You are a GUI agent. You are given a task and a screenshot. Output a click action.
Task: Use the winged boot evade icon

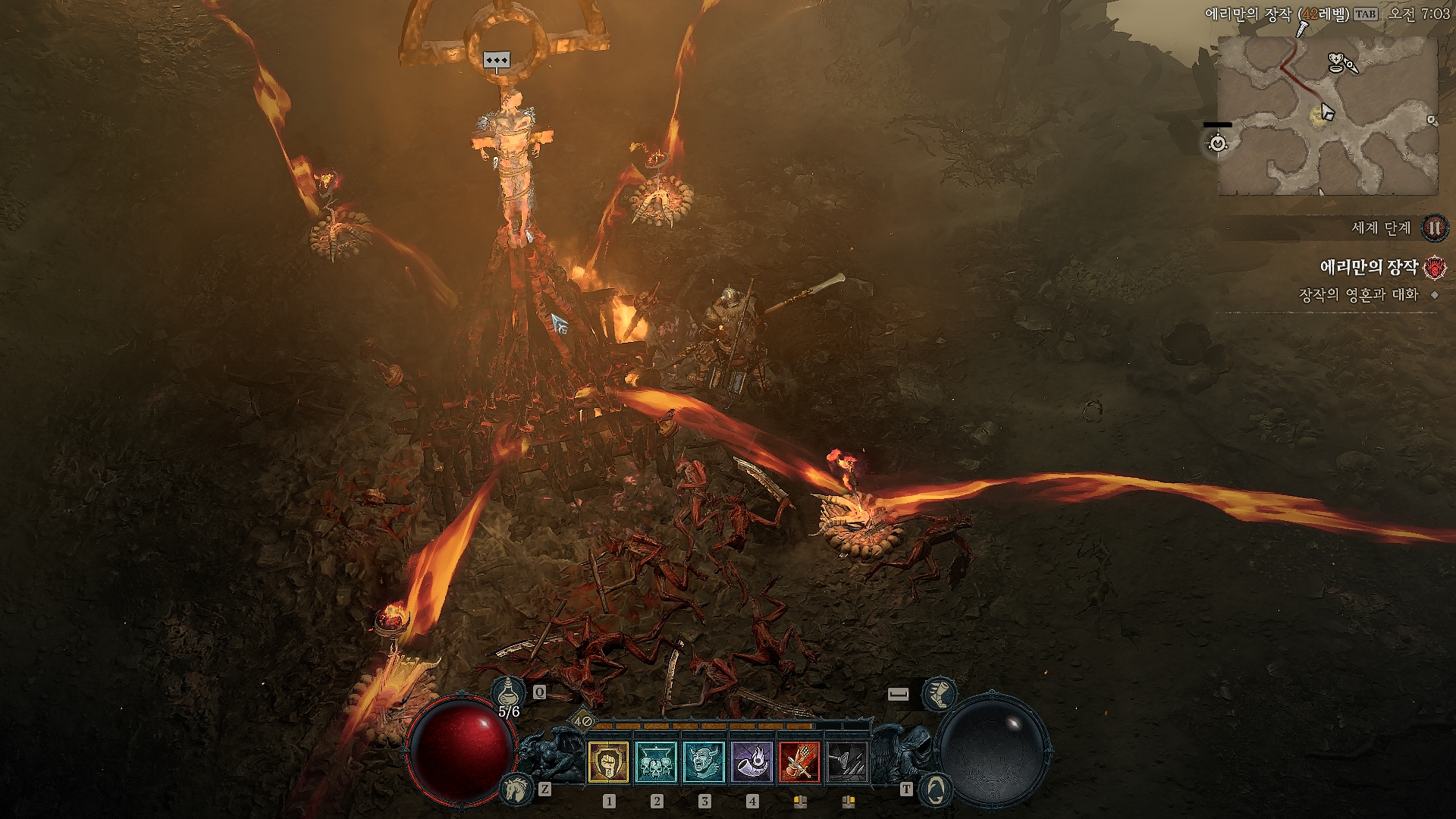click(939, 695)
